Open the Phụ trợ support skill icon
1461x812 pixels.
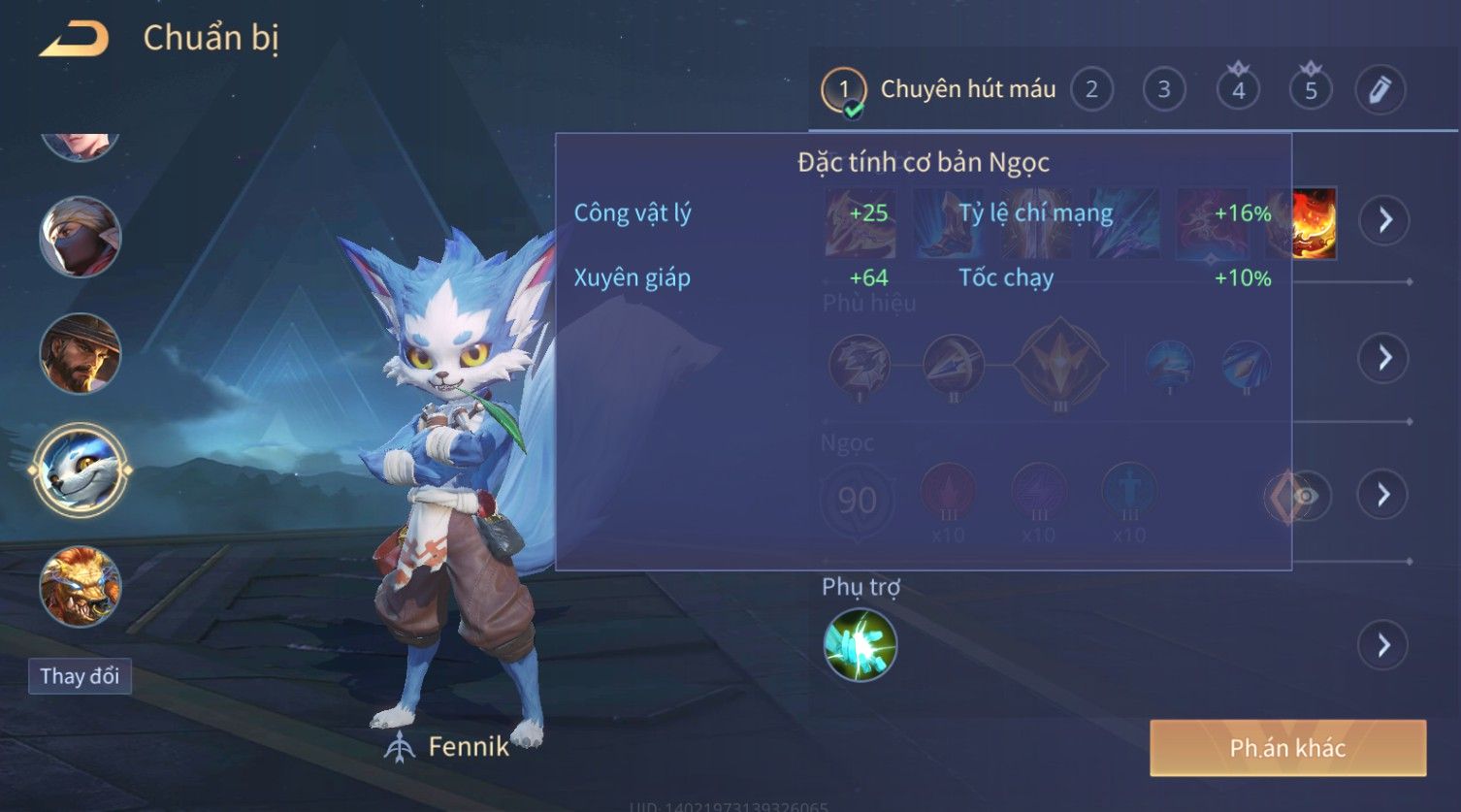(x=860, y=645)
